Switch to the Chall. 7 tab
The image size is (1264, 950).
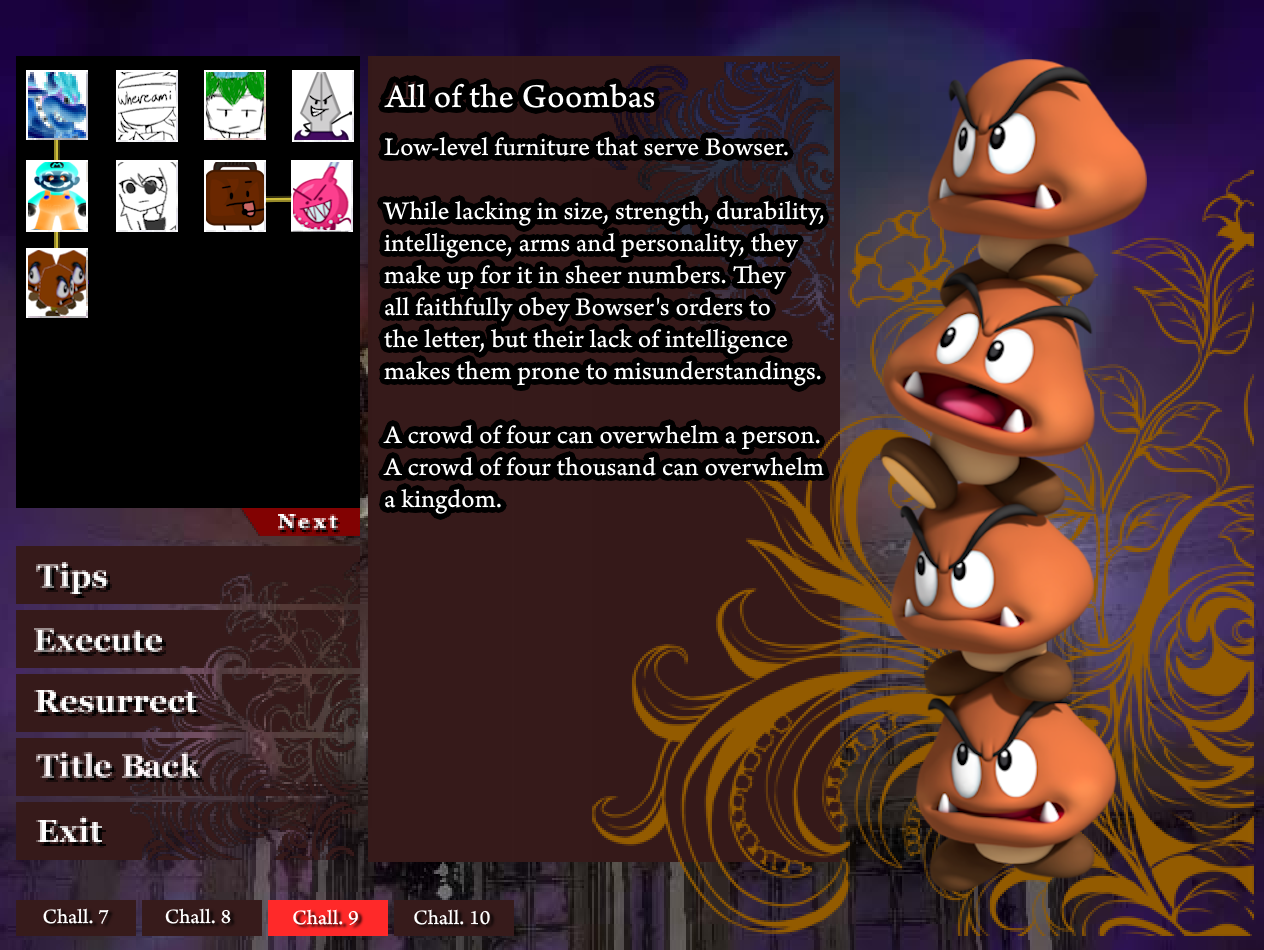tap(76, 917)
